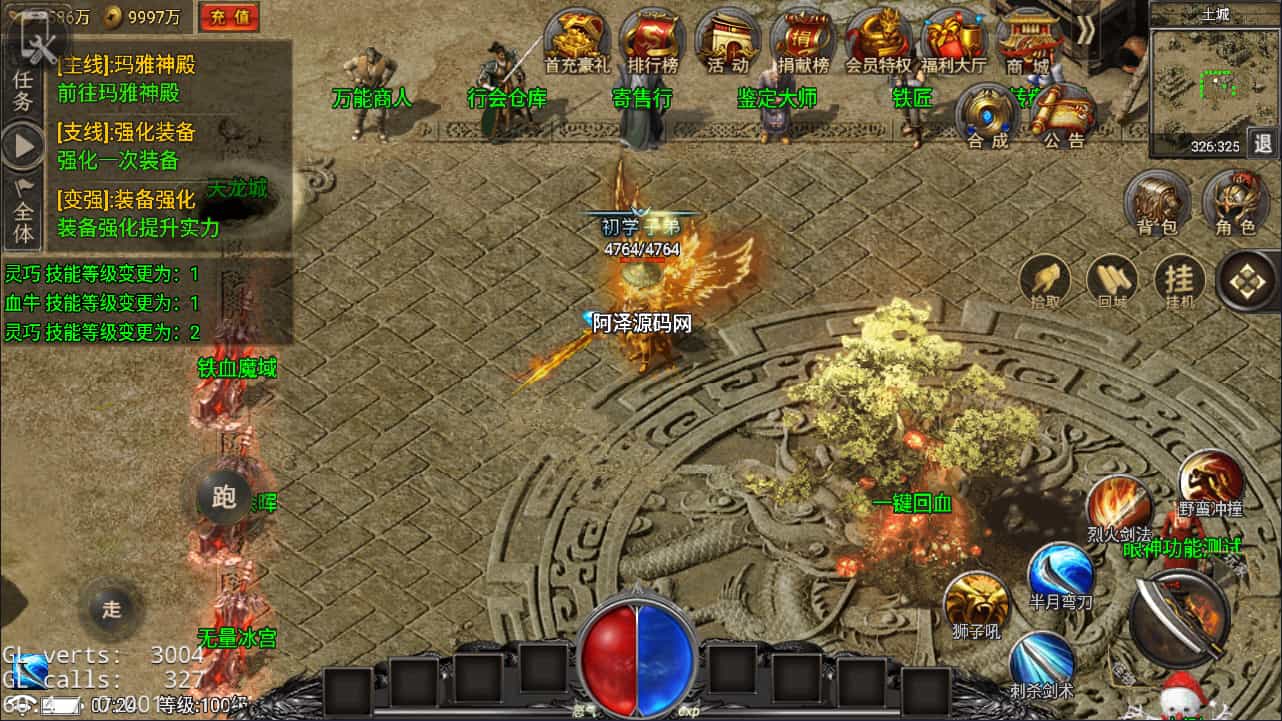Use the 回城 return-to-town button
1282x721 pixels.
pyautogui.click(x=1112, y=280)
